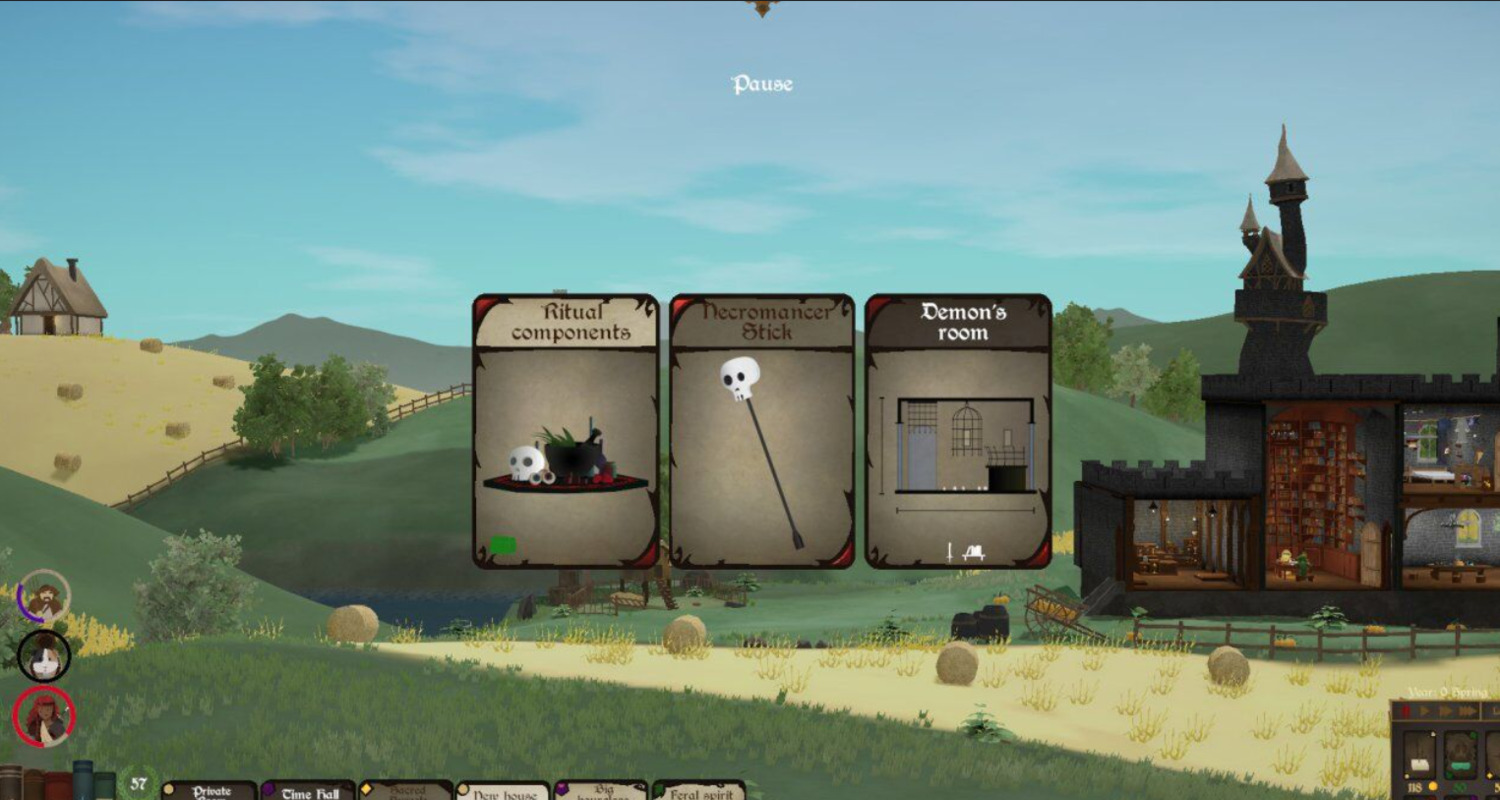1500x800 pixels.
Task: Click the red pause time button
Action: tap(1406, 711)
